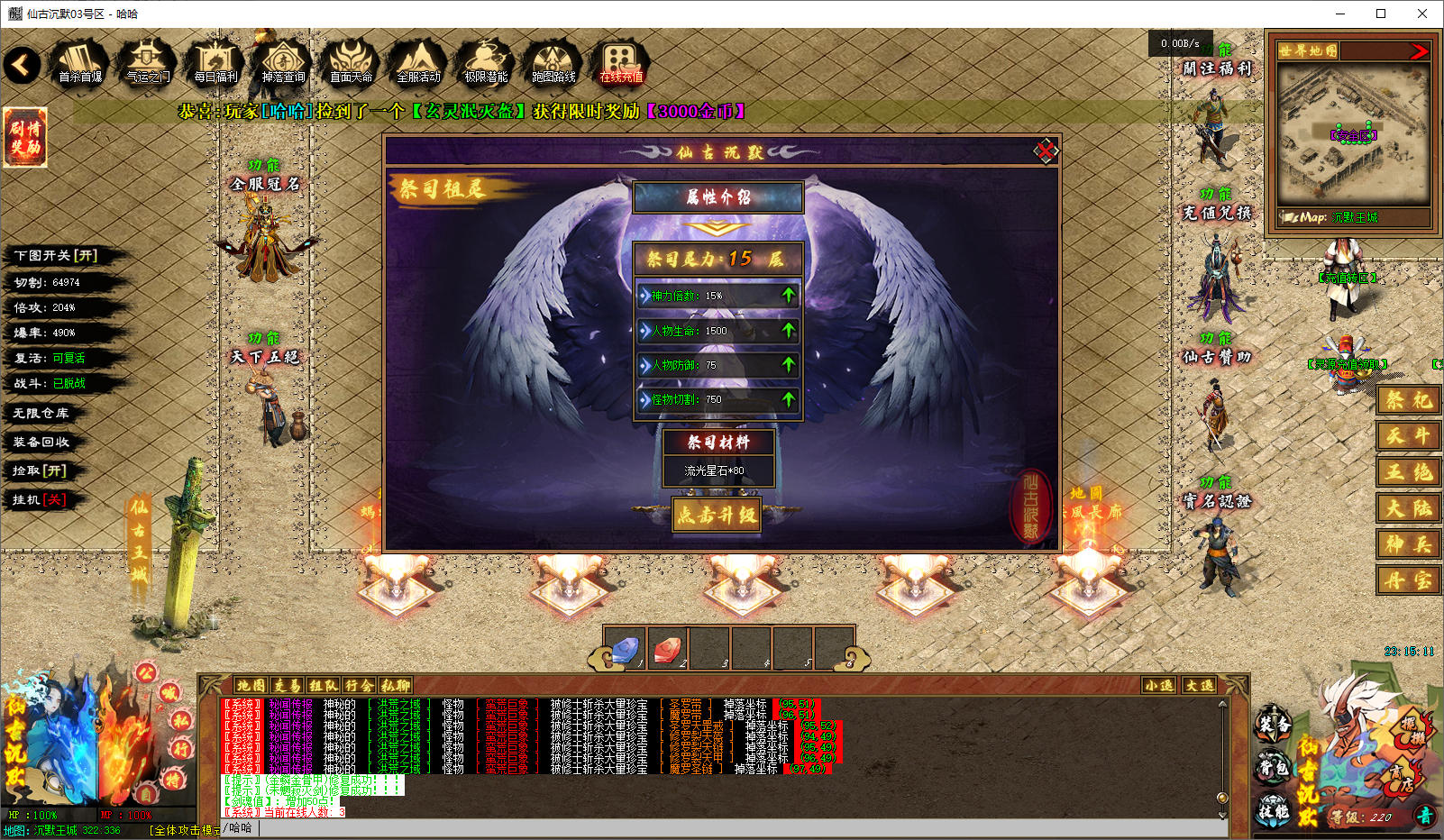Switch to the 组队 team tab

click(x=323, y=686)
